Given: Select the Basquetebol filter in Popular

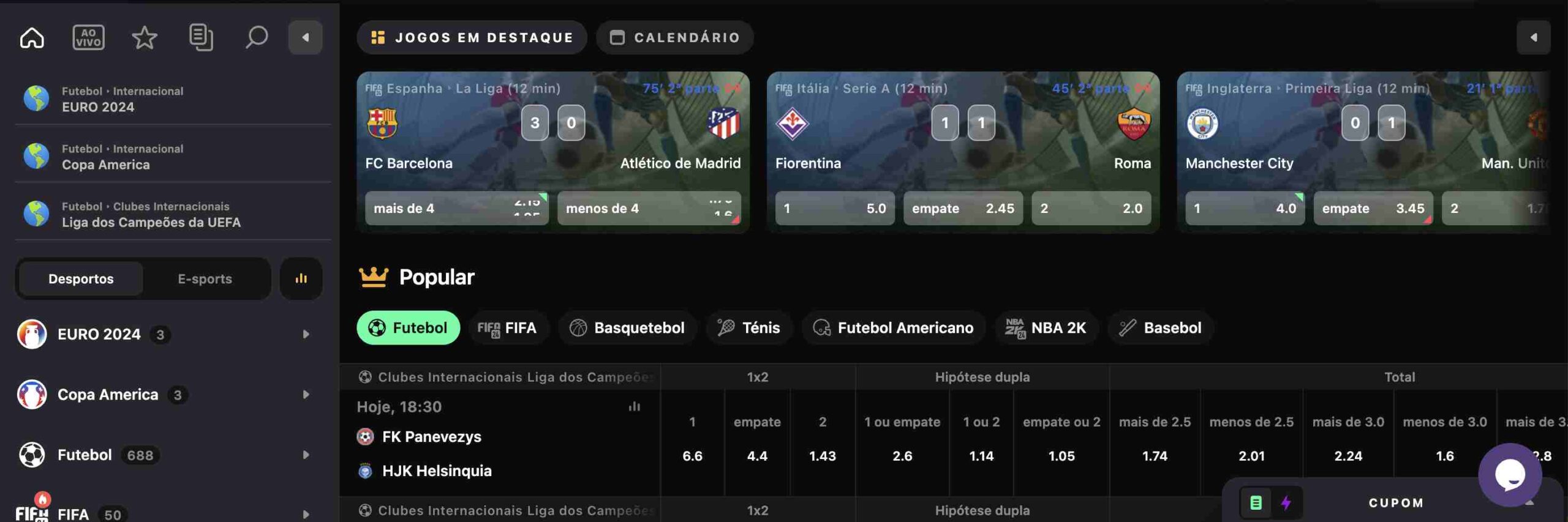Looking at the screenshot, I should click(627, 327).
